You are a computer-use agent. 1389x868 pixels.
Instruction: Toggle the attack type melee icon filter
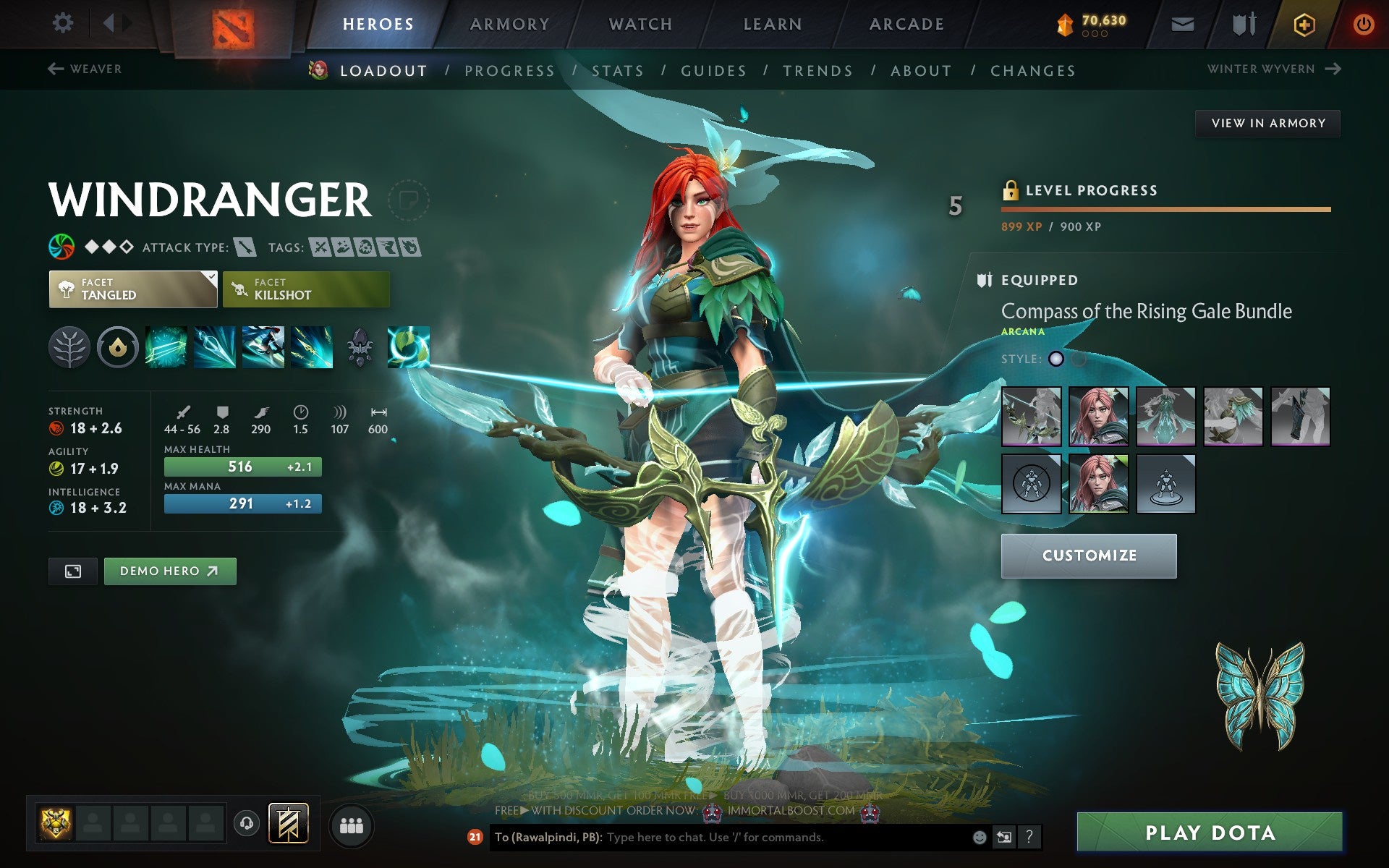[246, 247]
